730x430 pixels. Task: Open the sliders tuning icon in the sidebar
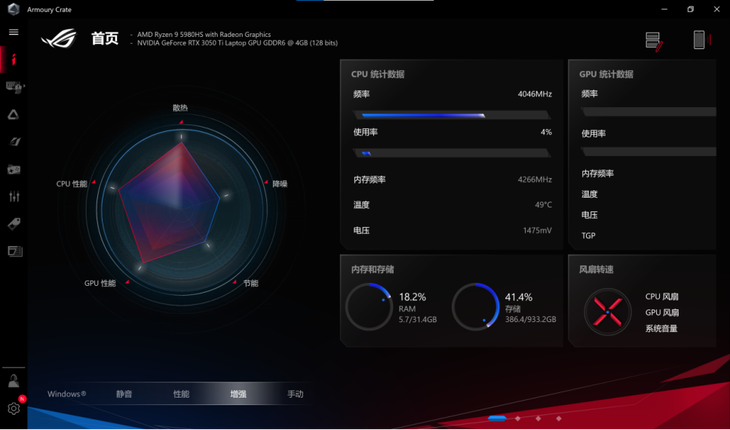click(x=14, y=197)
